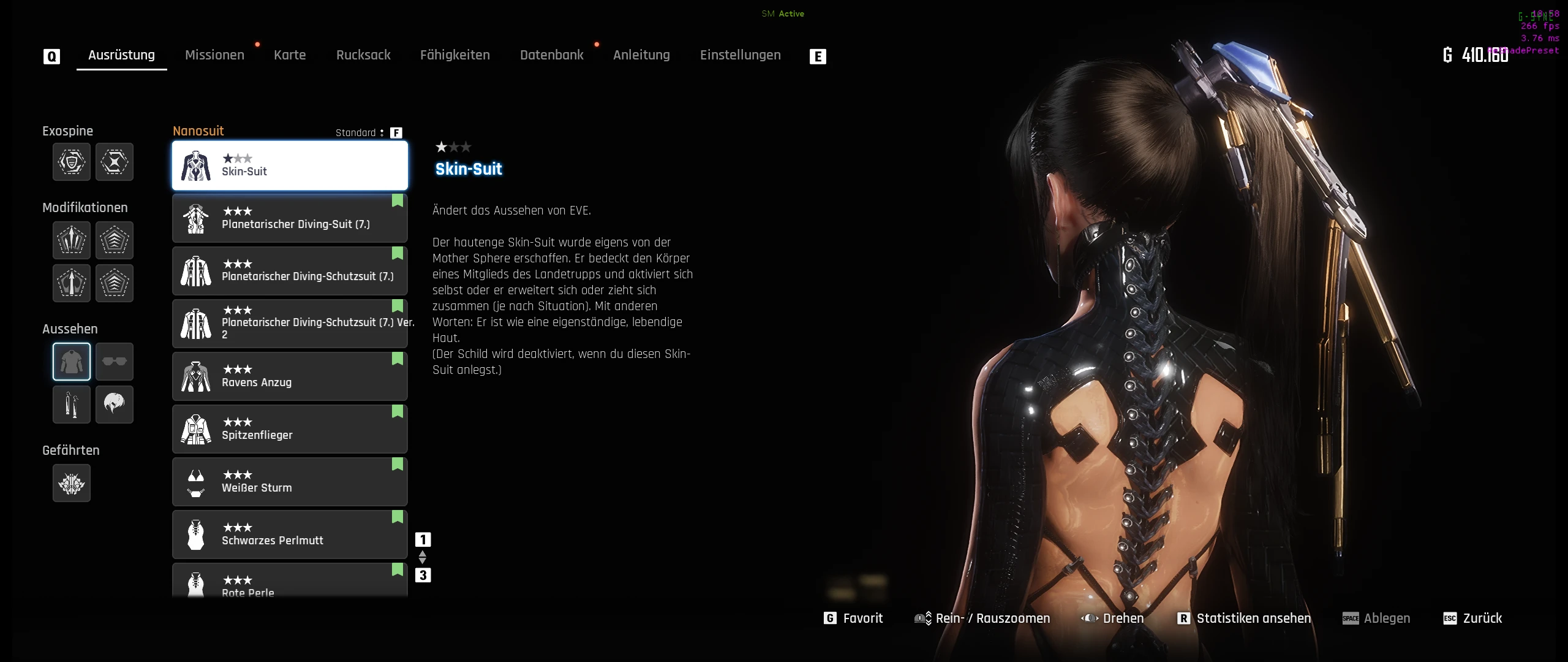Switch to the Missionen tab
The image size is (1568, 662).
coord(214,55)
